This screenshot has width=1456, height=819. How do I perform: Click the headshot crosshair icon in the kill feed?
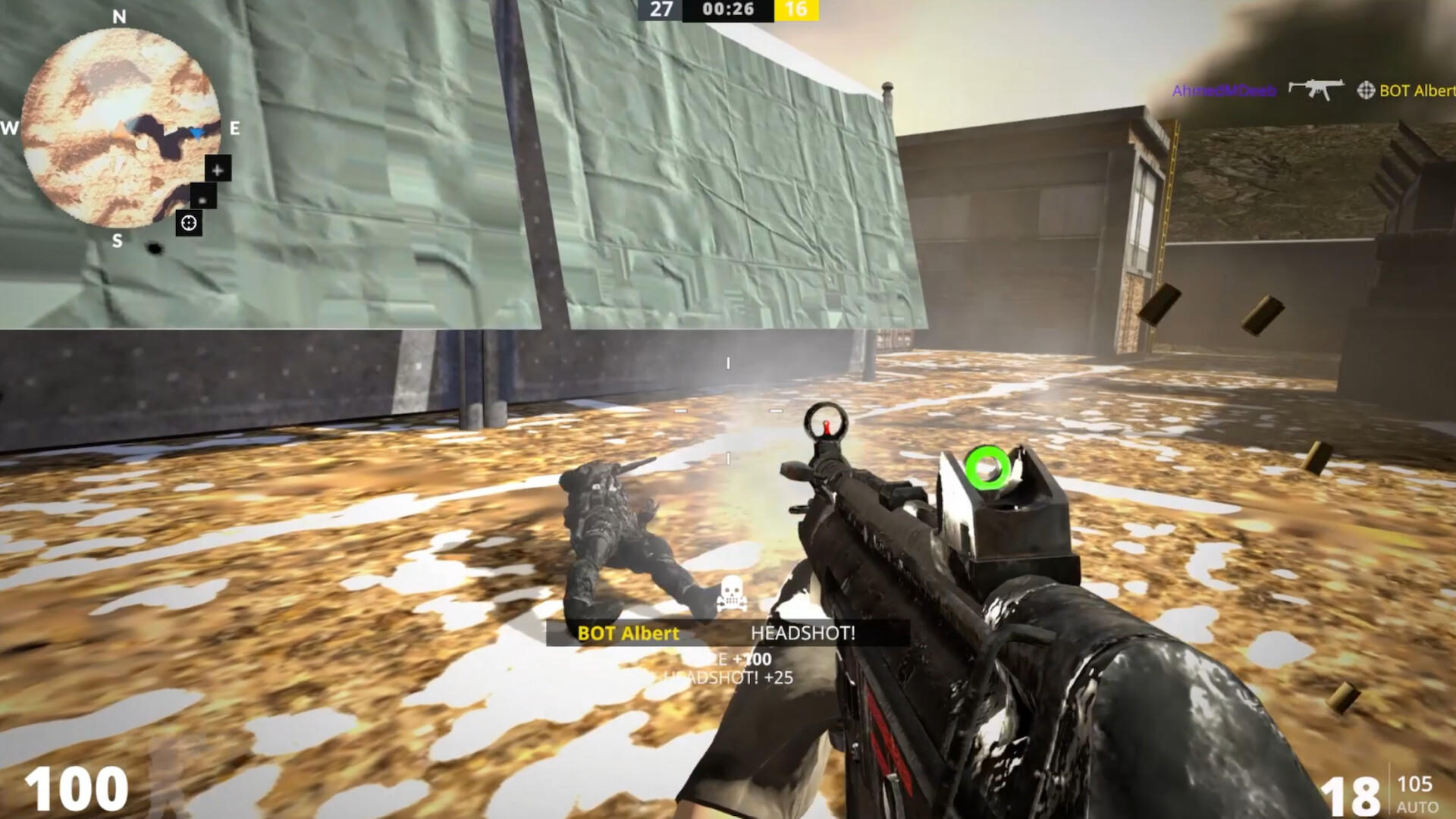1367,91
